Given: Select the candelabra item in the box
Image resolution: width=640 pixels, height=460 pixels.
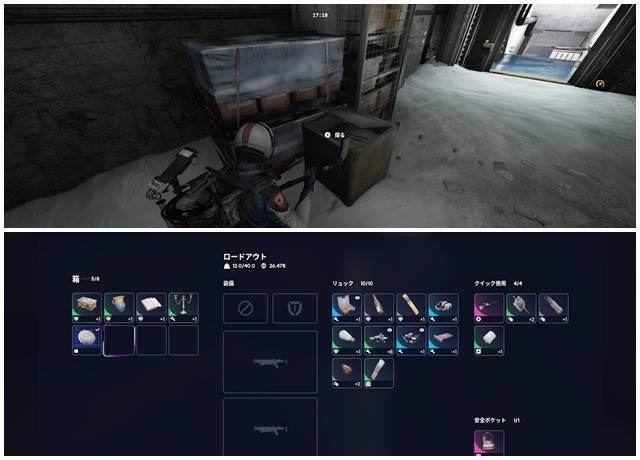Looking at the screenshot, I should (x=183, y=307).
